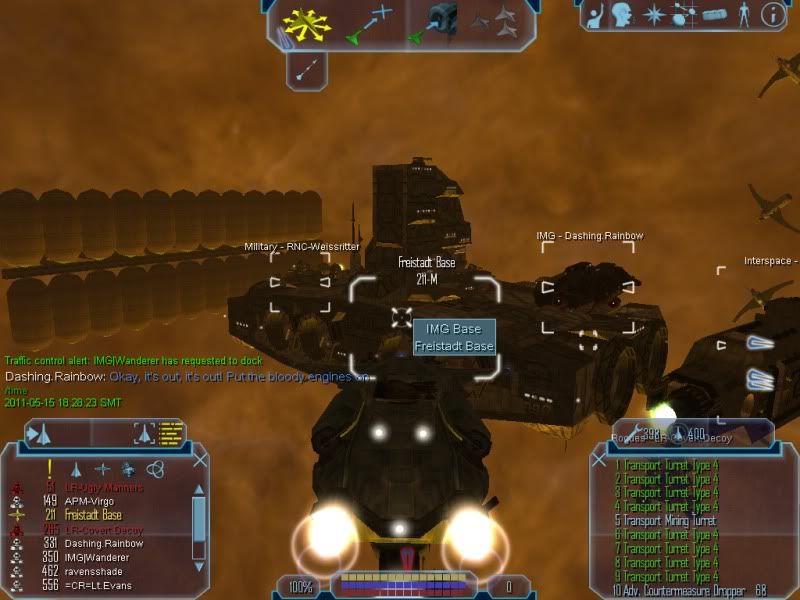This screenshot has width=800, height=600.
Task: Select the Transport Mining Turret weapon
Action: (x=672, y=521)
